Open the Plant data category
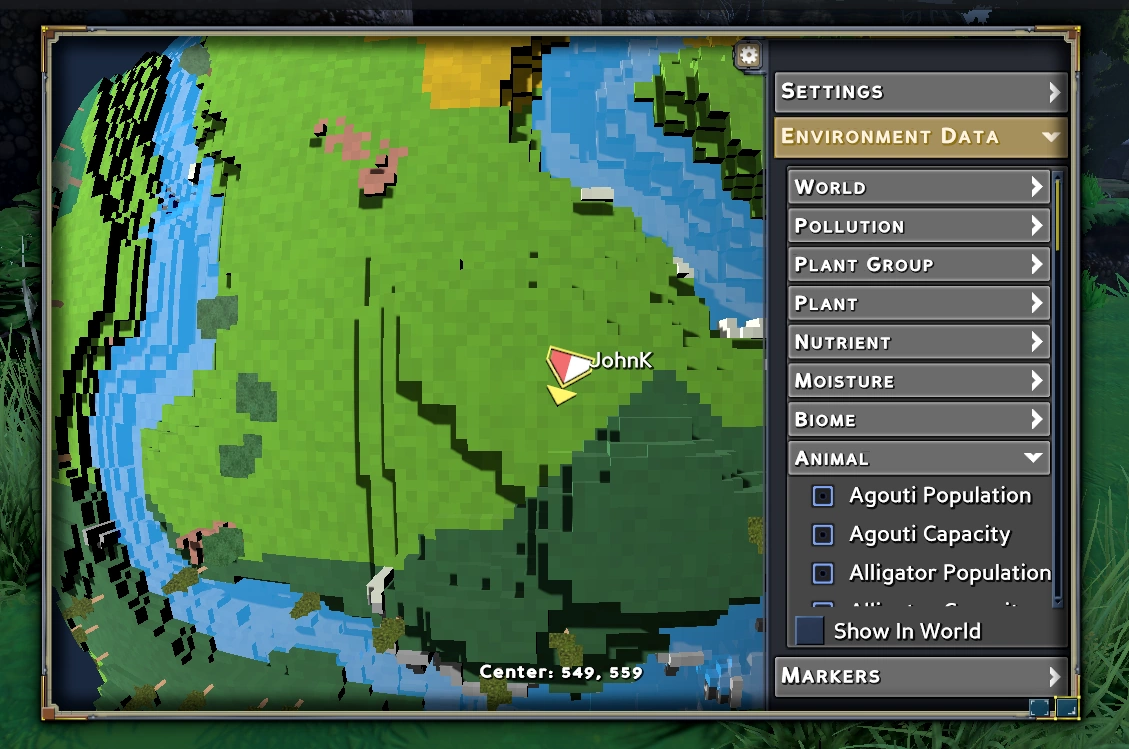This screenshot has width=1129, height=749. point(918,303)
